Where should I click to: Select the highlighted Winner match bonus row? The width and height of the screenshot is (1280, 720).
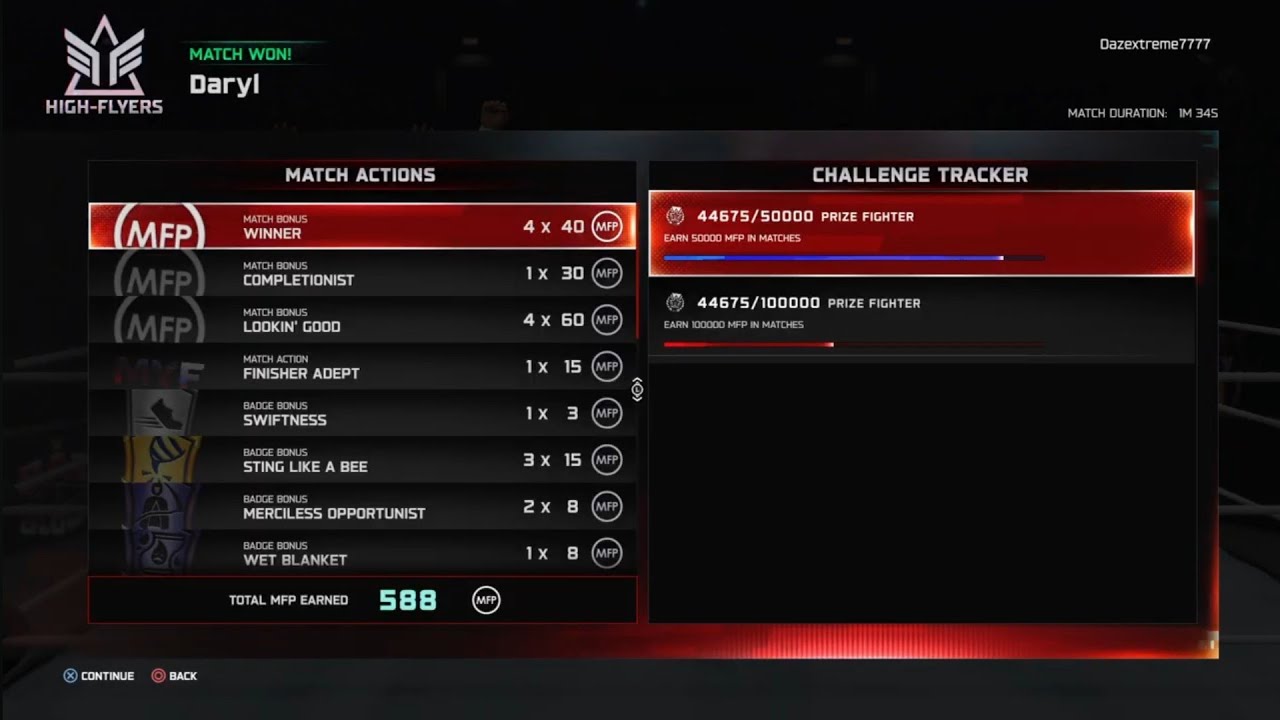coord(363,226)
